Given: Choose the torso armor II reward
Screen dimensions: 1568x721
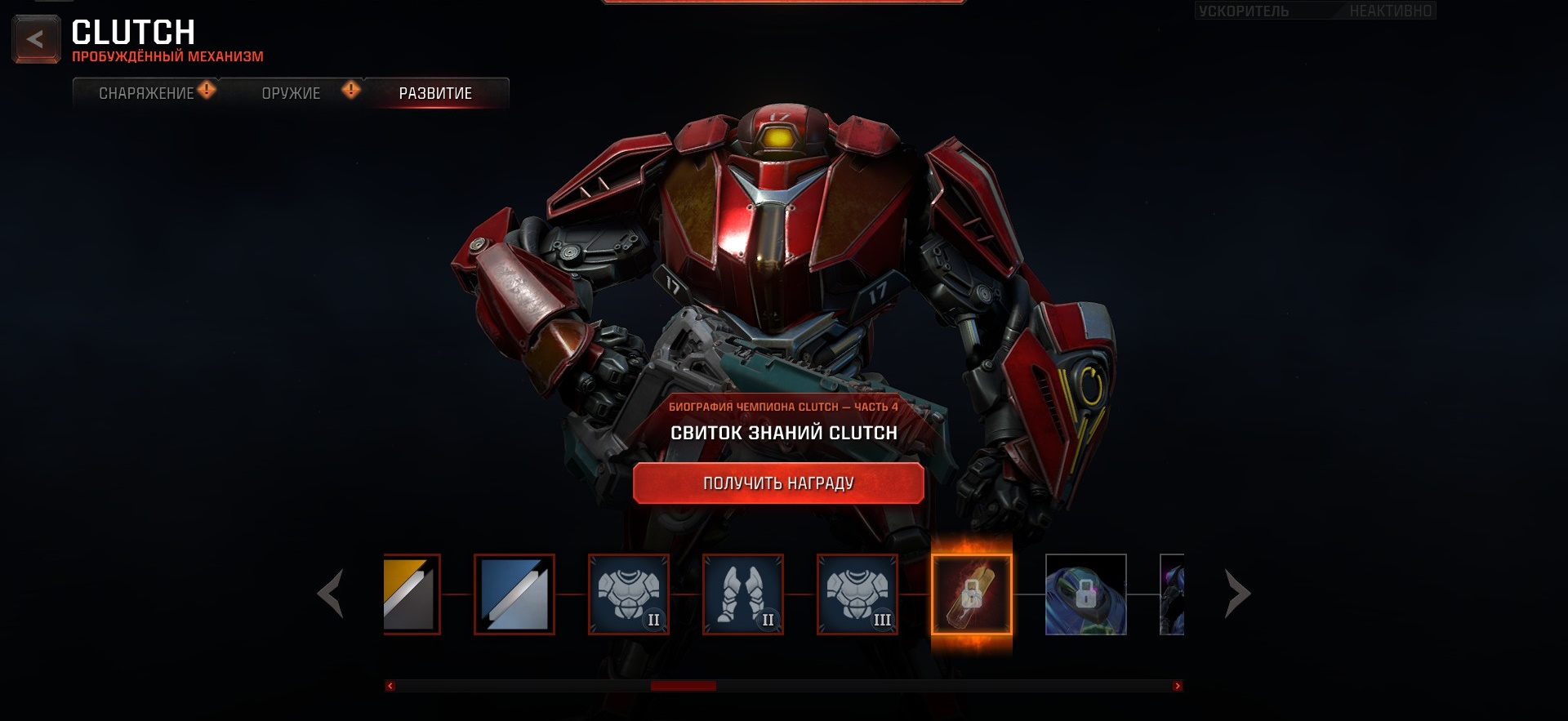Looking at the screenshot, I should tap(629, 594).
